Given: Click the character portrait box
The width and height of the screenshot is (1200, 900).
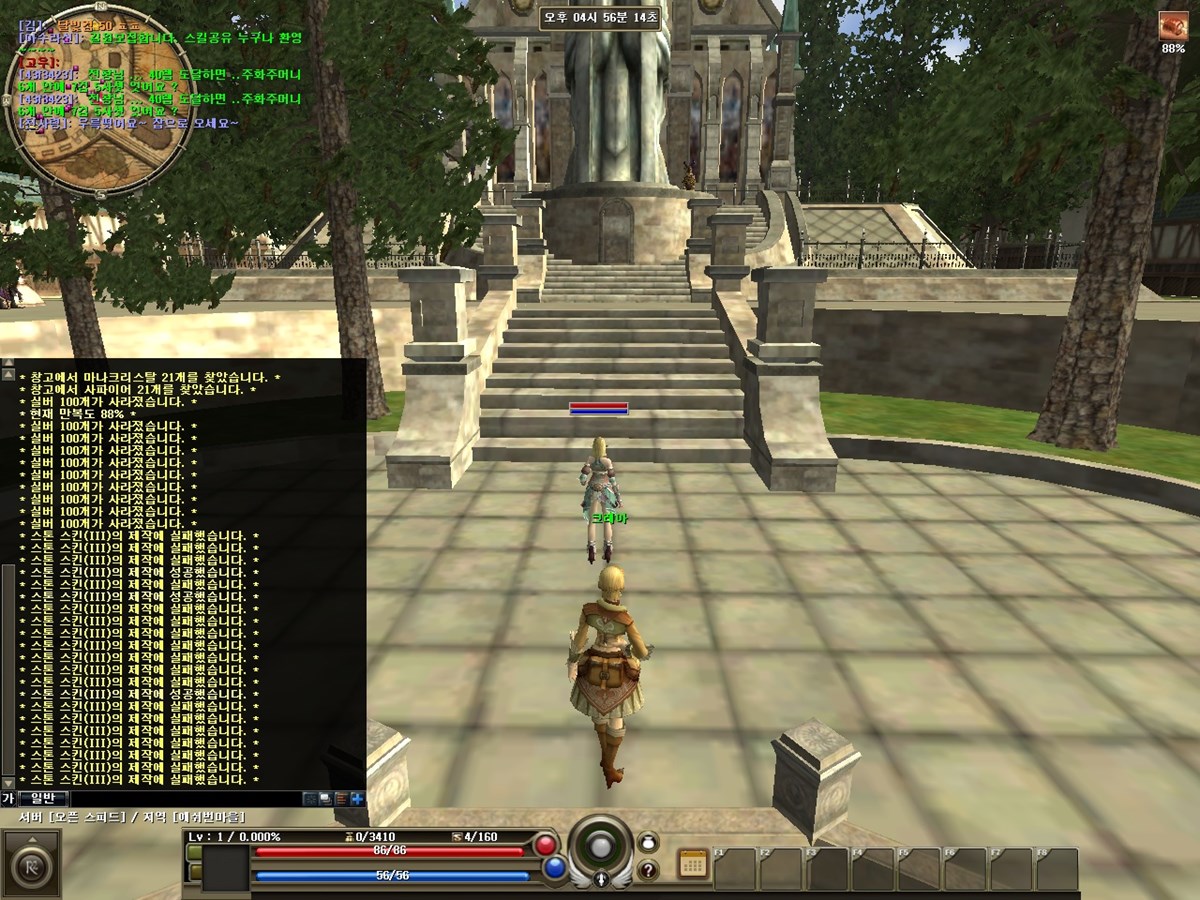Looking at the screenshot, I should coord(225,867).
